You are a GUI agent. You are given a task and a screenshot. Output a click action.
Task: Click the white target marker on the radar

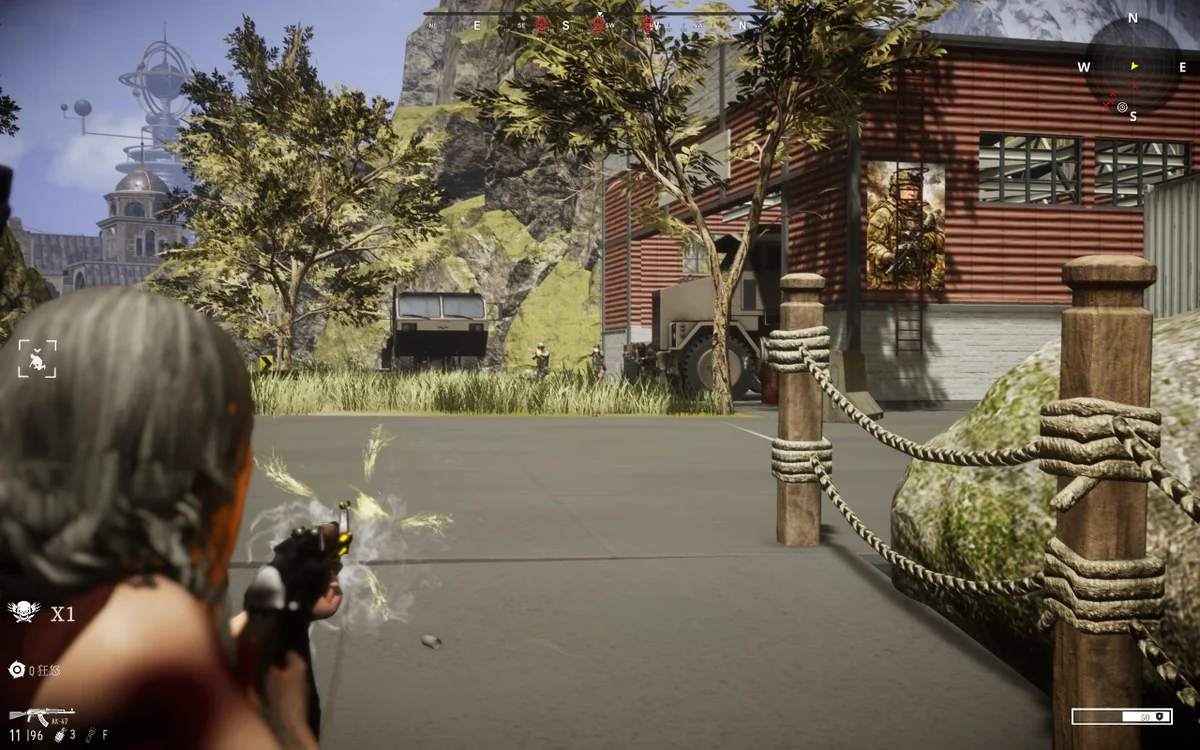pos(1122,107)
